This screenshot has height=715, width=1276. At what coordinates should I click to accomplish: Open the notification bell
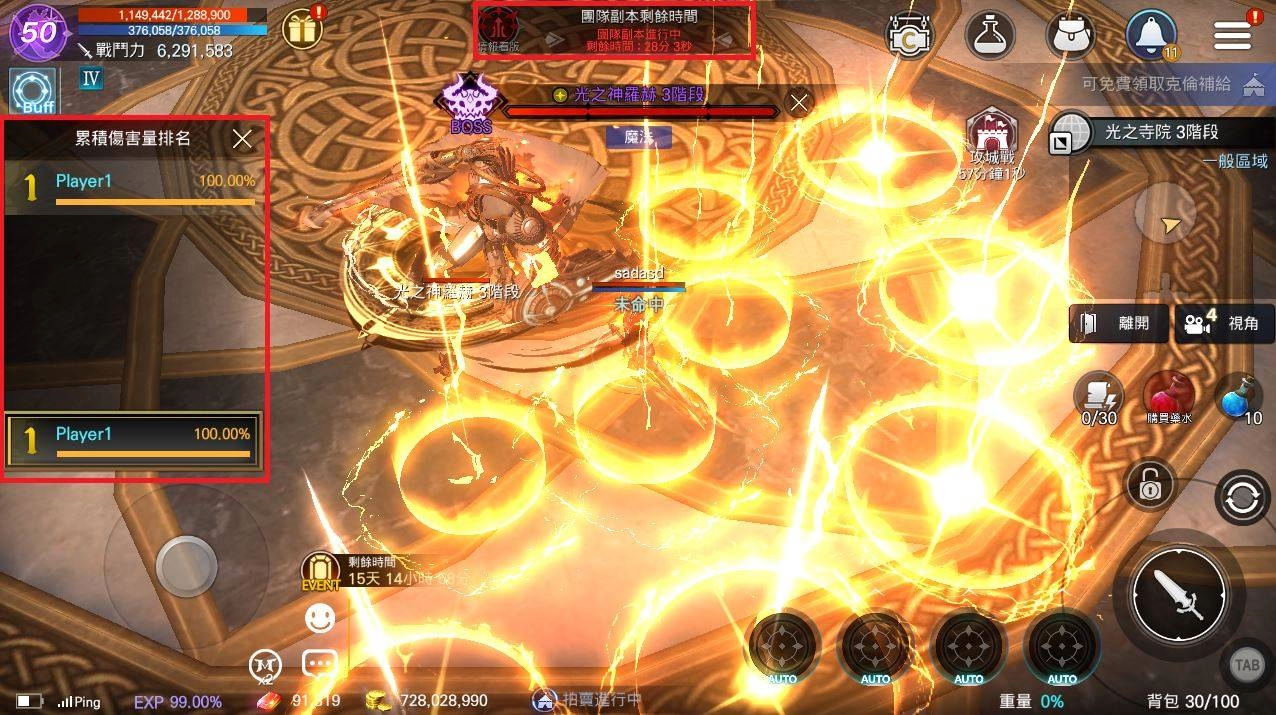[x=1151, y=35]
